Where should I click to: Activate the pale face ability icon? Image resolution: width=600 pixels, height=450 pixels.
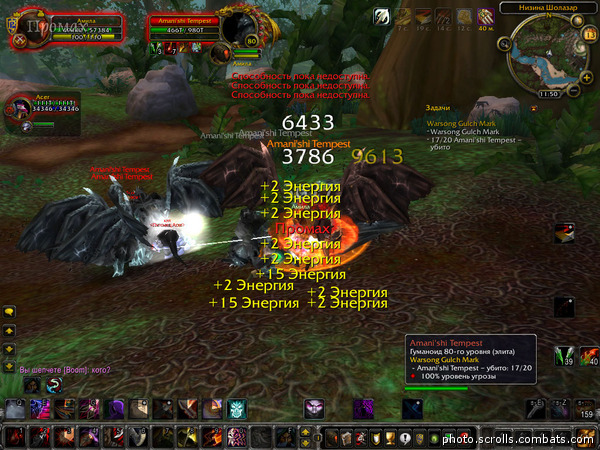(315, 409)
